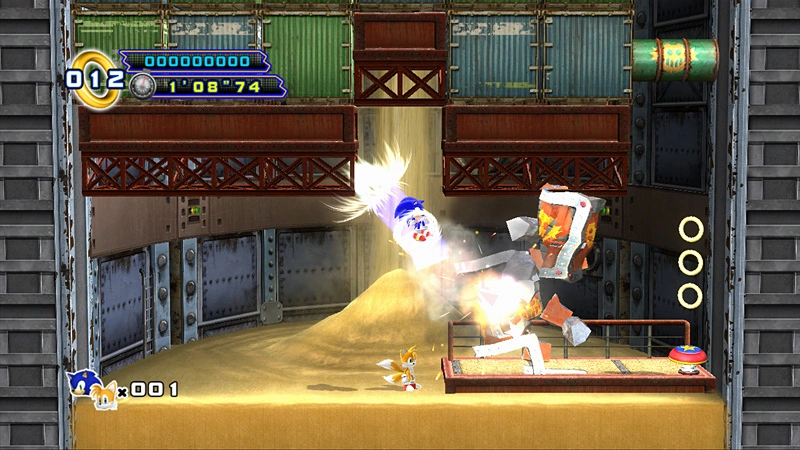
Task: Click the gold ring counter icon
Action: (92, 76)
